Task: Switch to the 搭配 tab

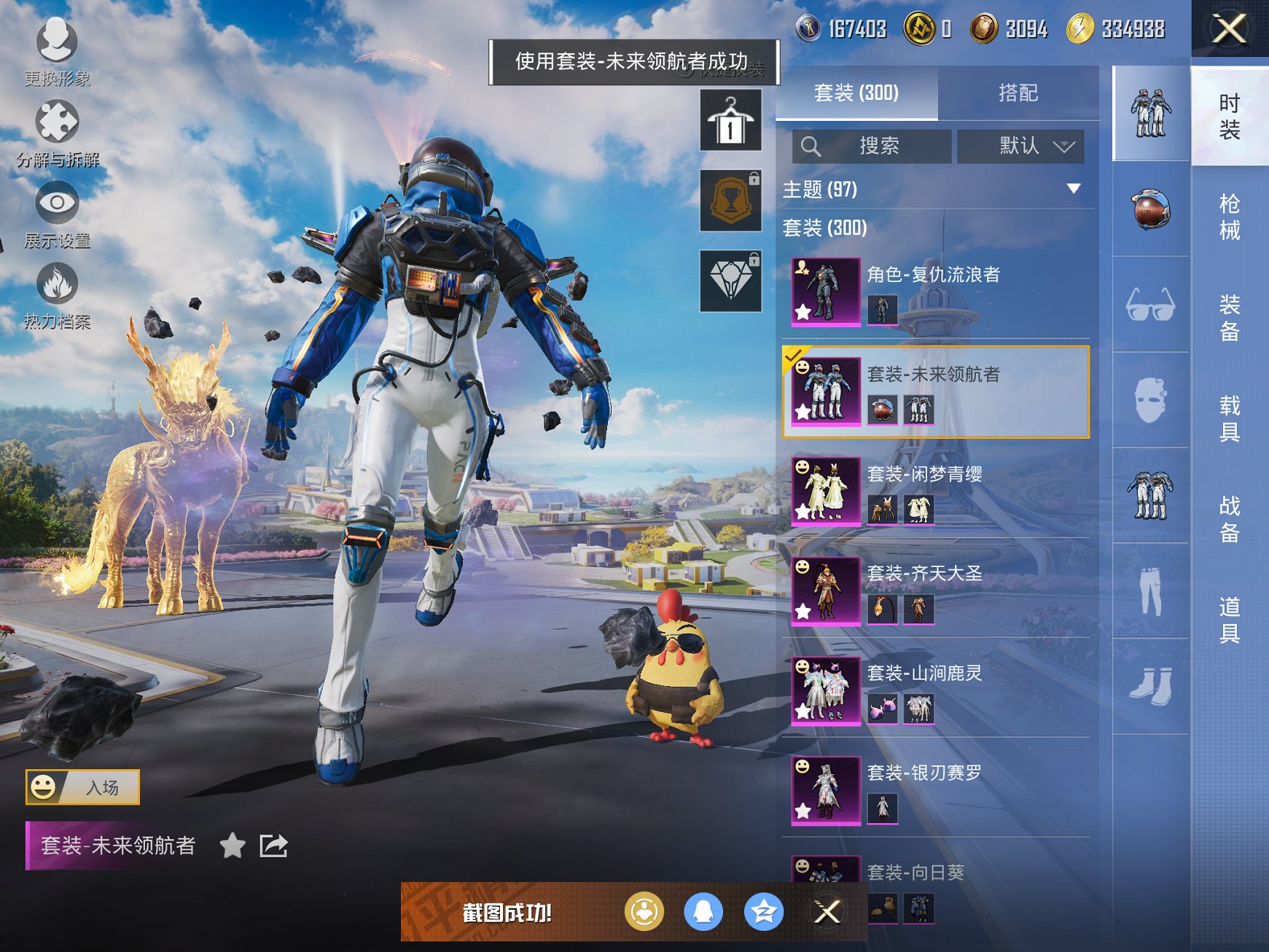Action: point(1020,93)
